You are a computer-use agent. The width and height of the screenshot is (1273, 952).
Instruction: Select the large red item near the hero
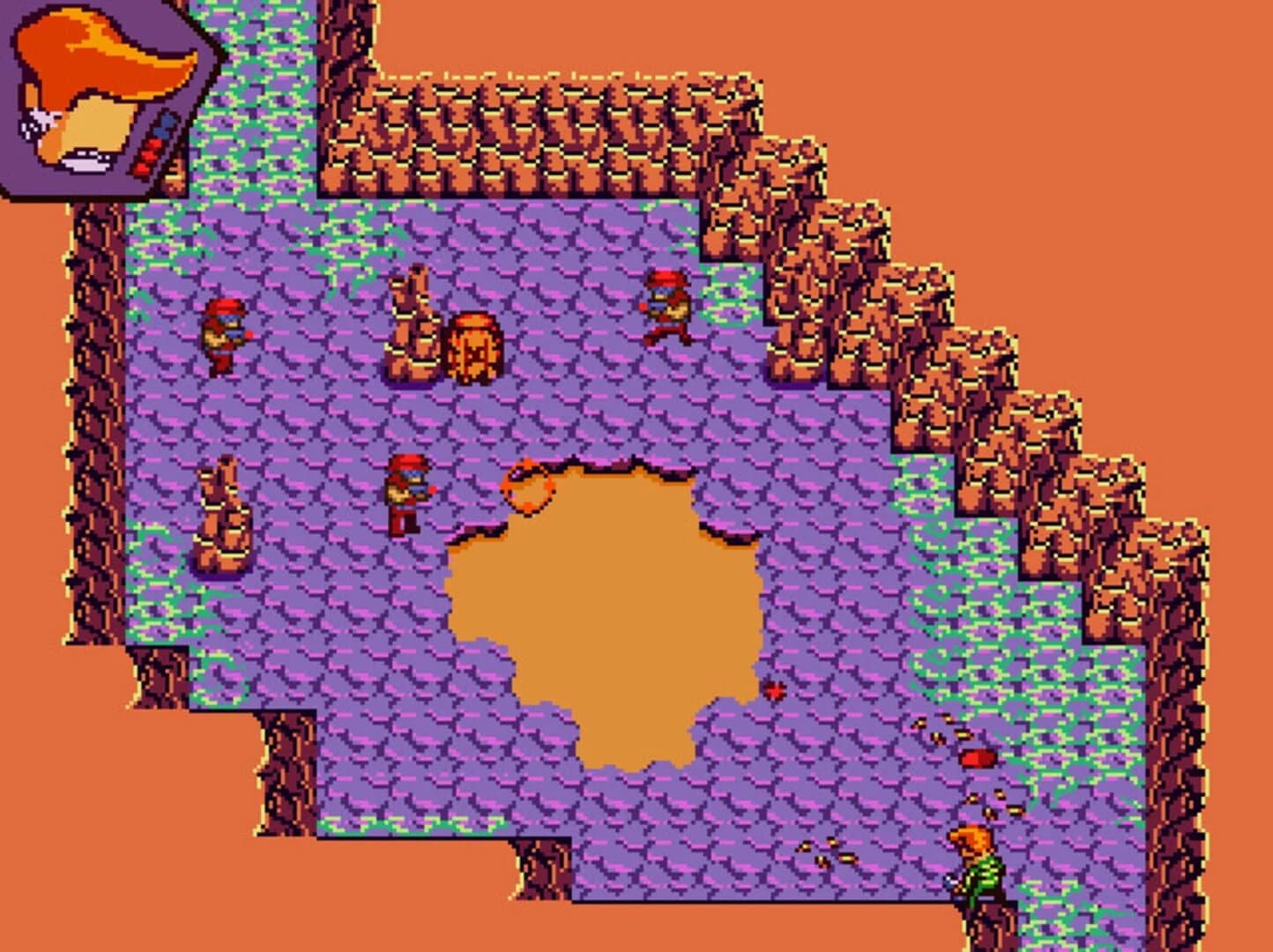[x=978, y=758]
